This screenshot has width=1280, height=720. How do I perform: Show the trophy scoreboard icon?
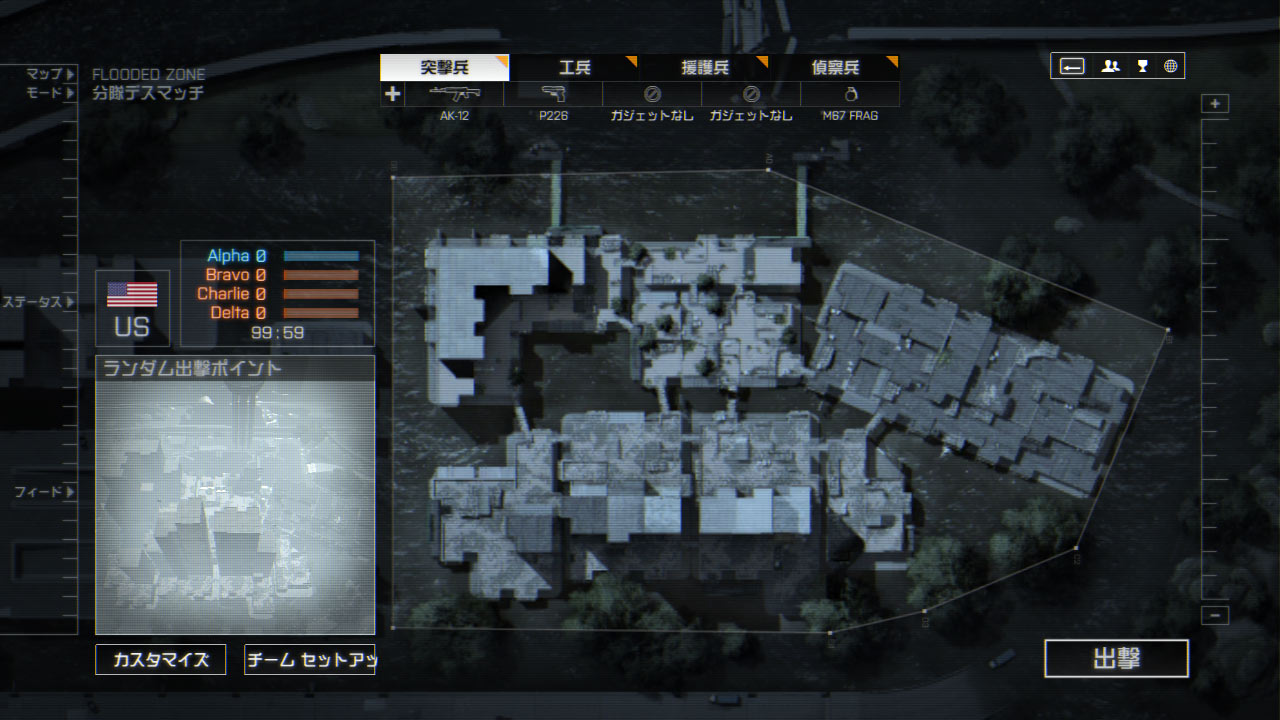point(1142,66)
